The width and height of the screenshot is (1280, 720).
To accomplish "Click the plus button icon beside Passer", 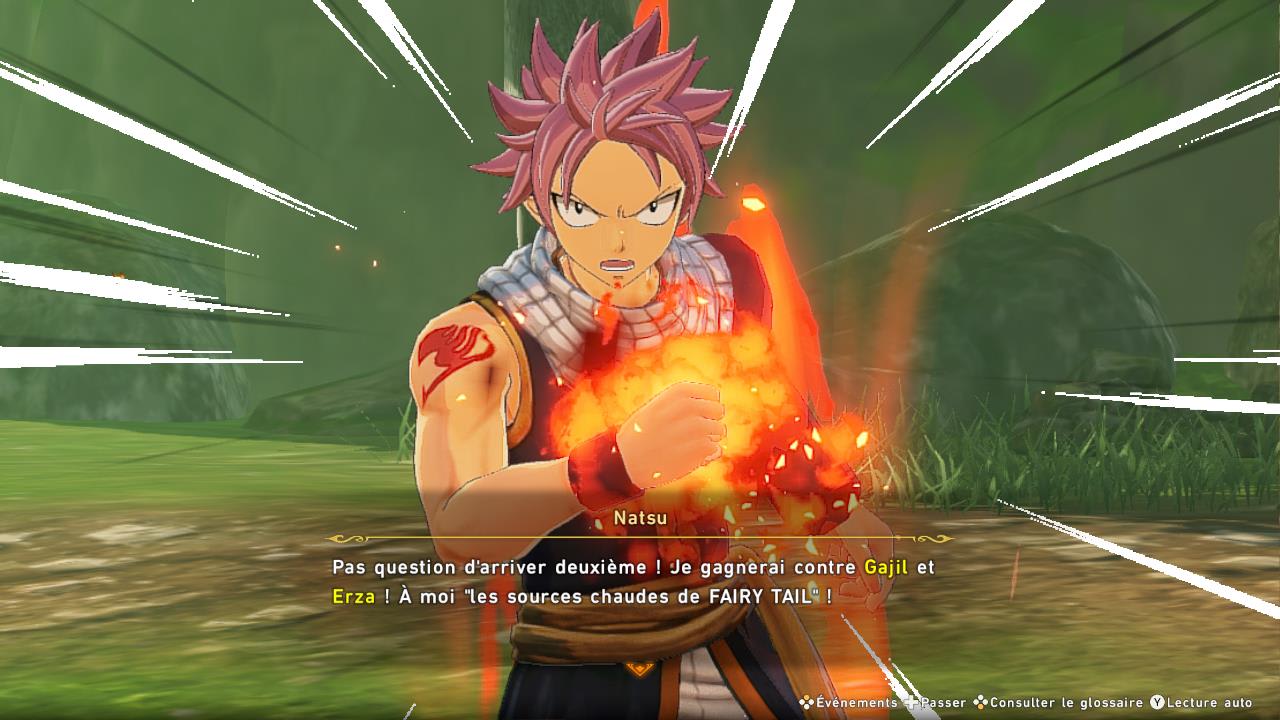I will point(912,702).
